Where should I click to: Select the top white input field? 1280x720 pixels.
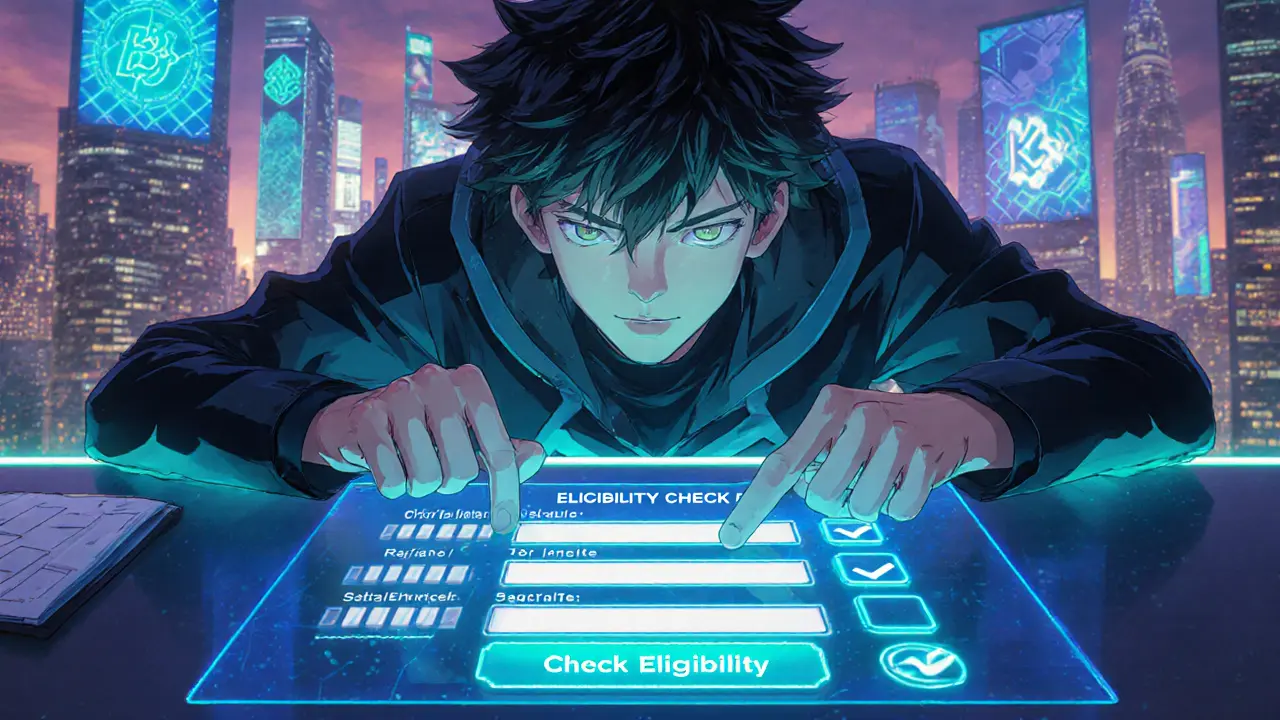coord(620,532)
